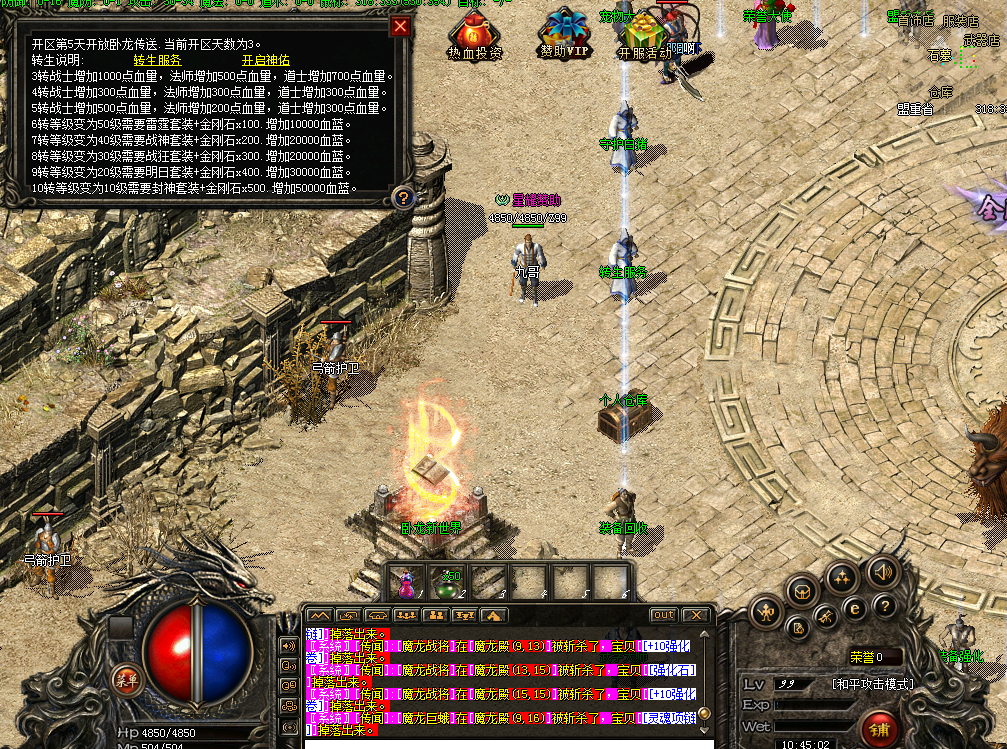The height and width of the screenshot is (749, 1007).
Task: Use the red potion in hotbar slot 1
Action: click(x=409, y=580)
